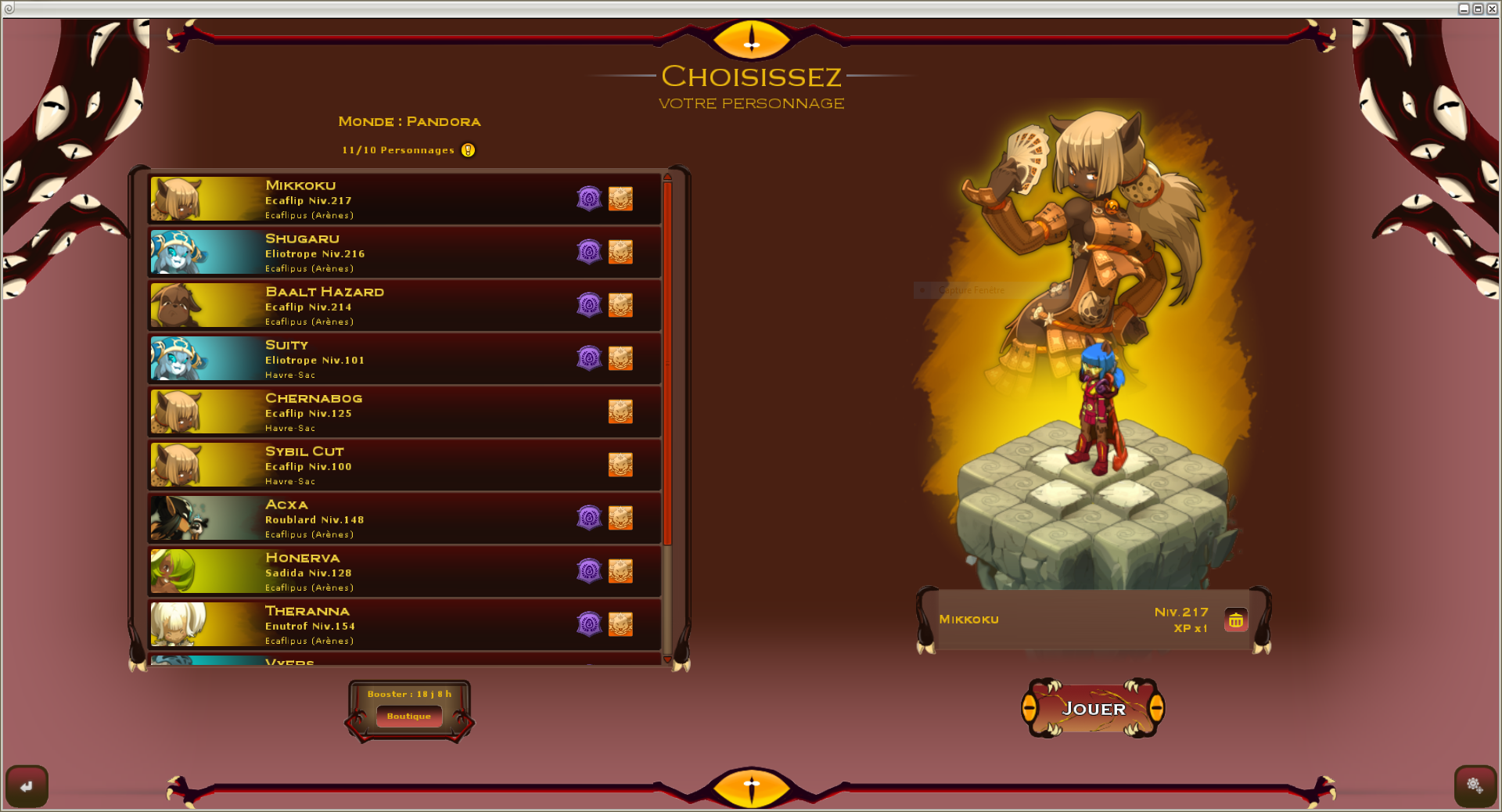
Task: Click the coin icon beside 11/10 Personnages
Action: pyautogui.click(x=468, y=149)
